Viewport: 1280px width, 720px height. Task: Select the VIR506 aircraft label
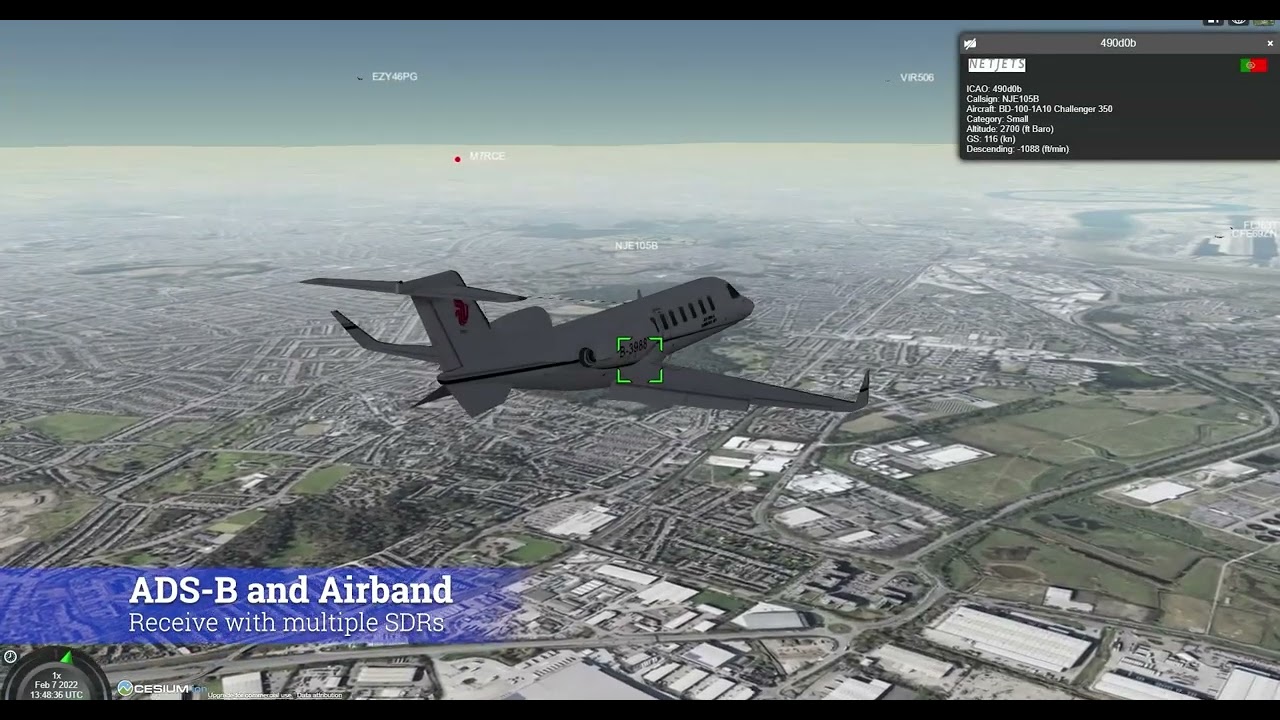pyautogui.click(x=916, y=78)
